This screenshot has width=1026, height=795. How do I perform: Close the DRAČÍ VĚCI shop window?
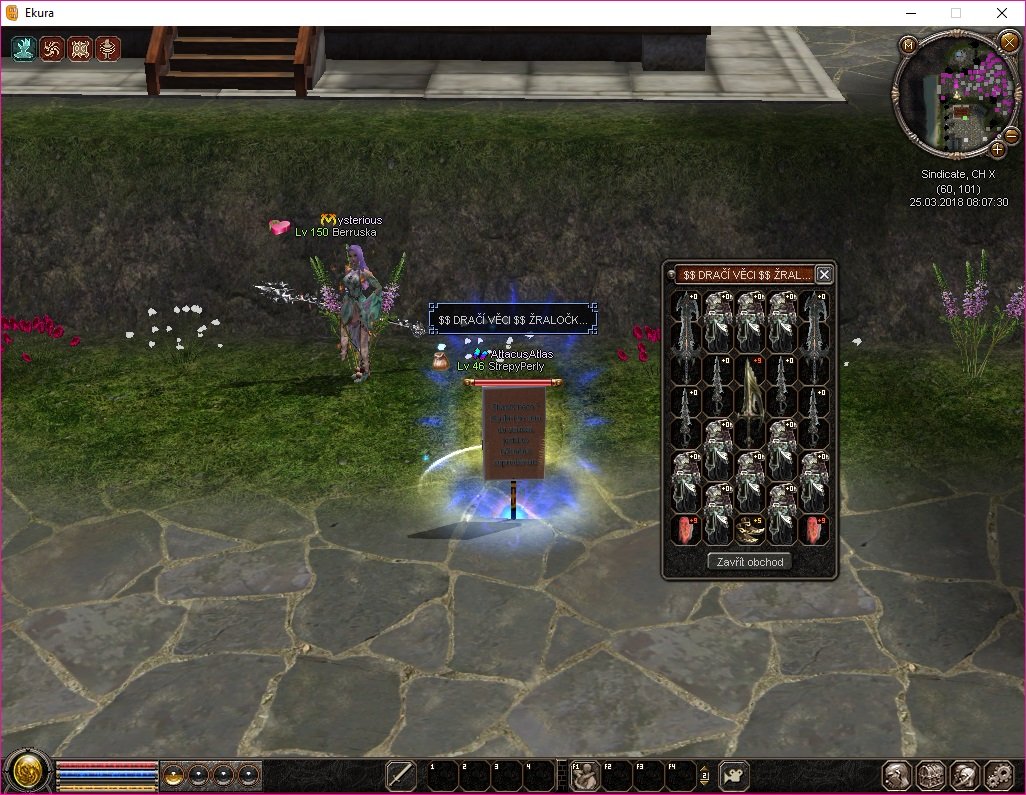click(x=824, y=274)
